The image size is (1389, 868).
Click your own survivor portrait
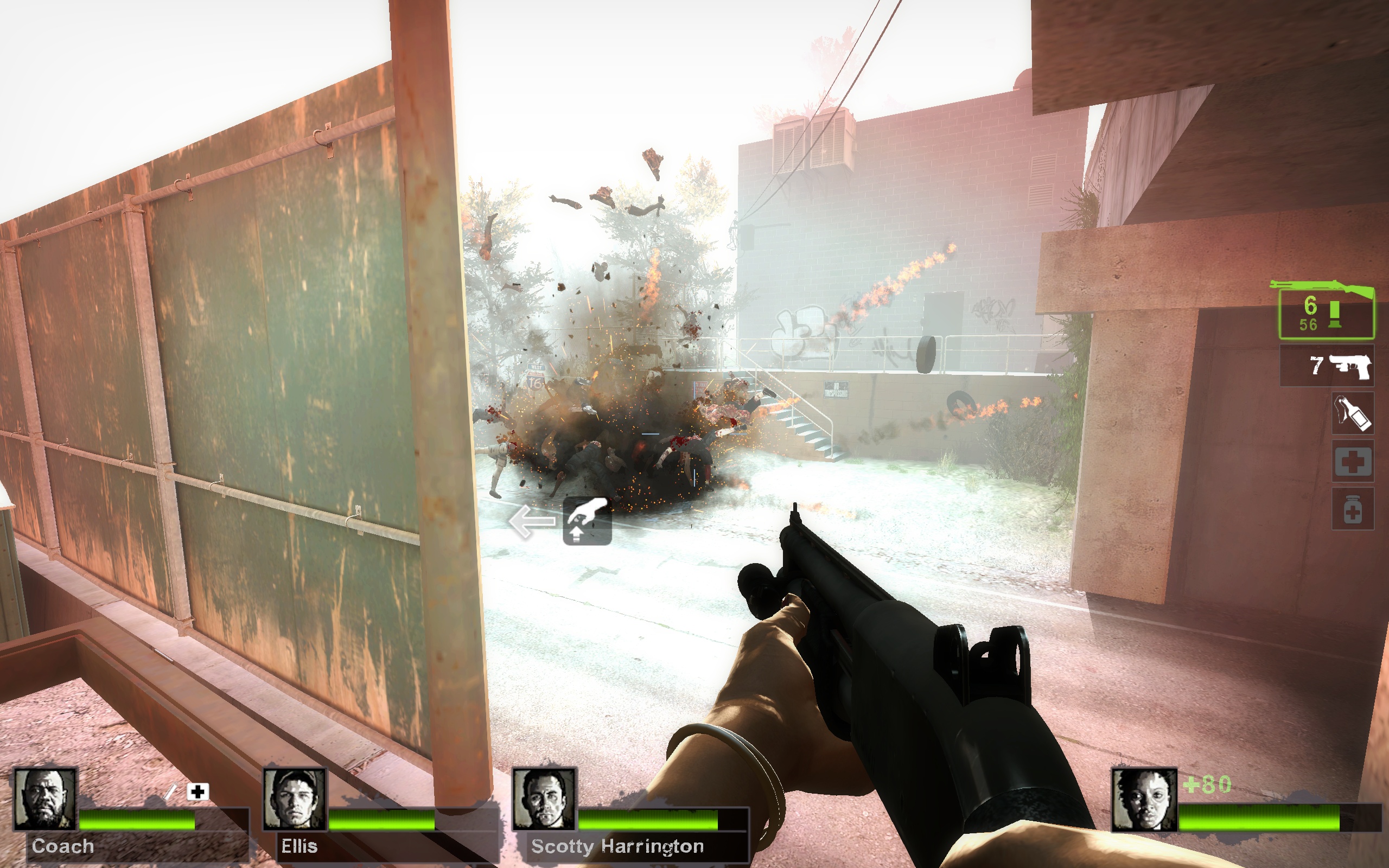point(1144,800)
